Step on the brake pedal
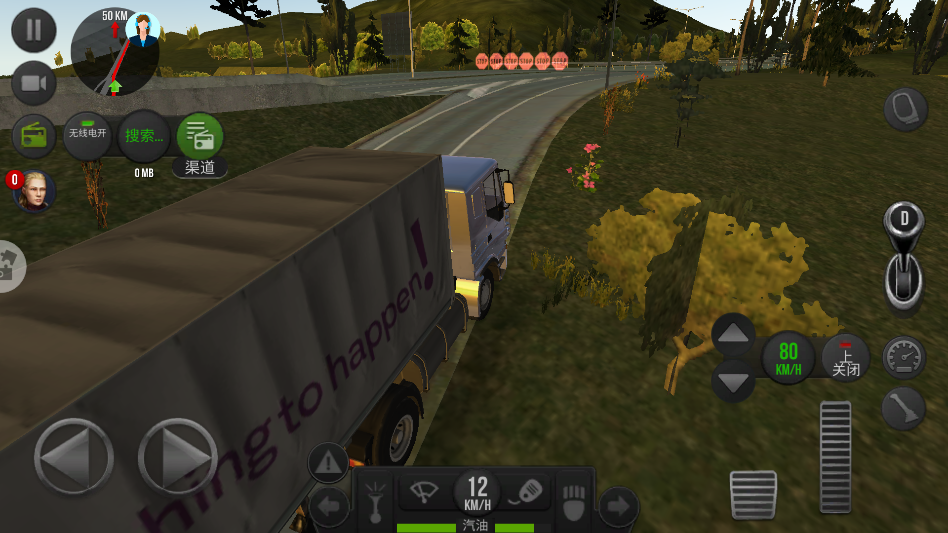The height and width of the screenshot is (533, 948). click(x=753, y=493)
